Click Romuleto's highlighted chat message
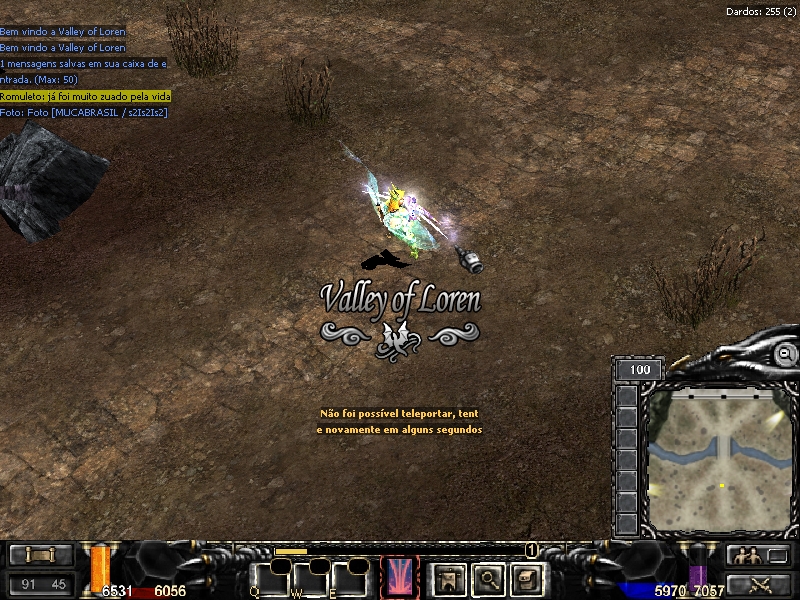This screenshot has height=600, width=800. (85, 96)
